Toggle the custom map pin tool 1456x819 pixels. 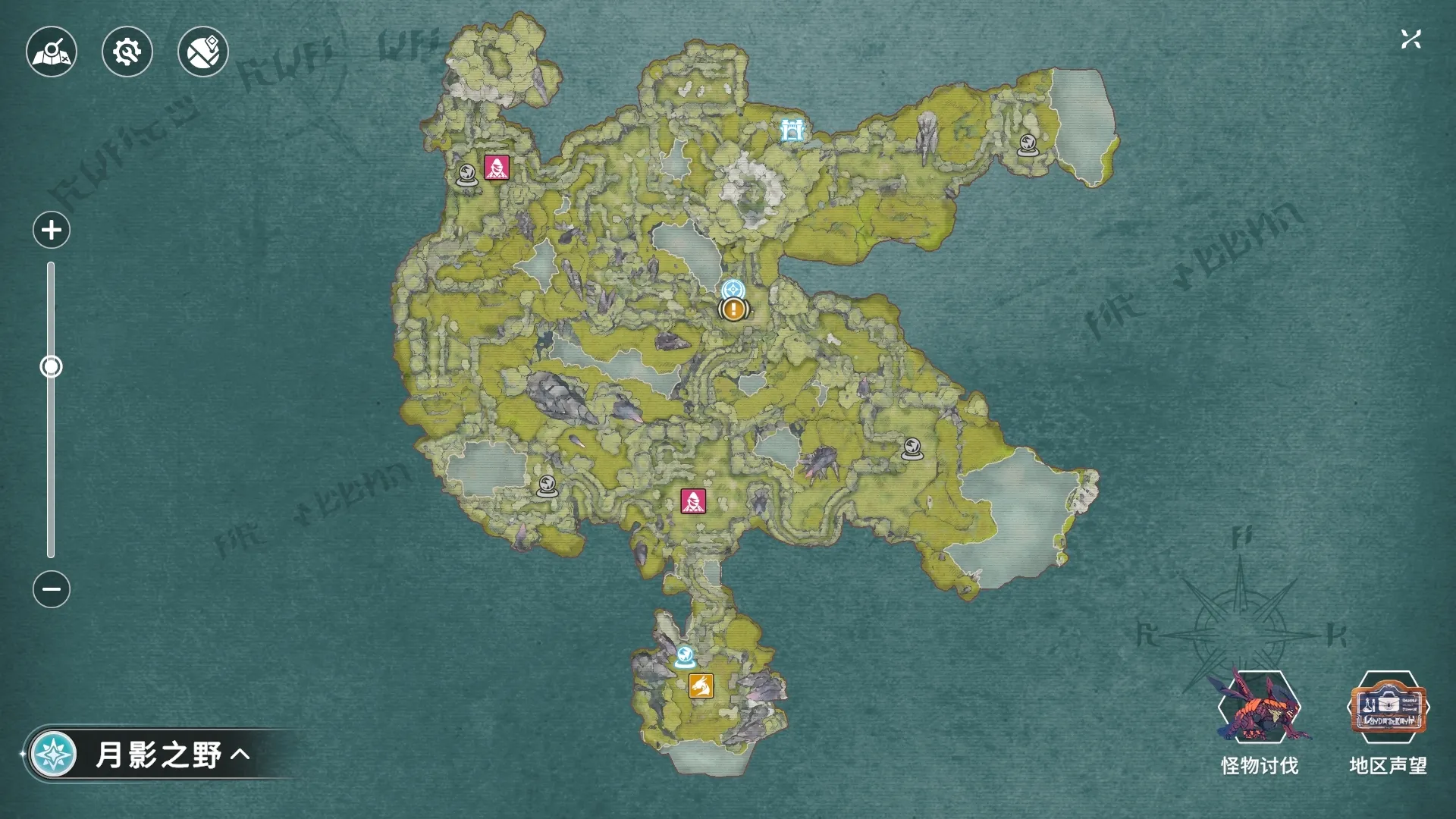[x=203, y=52]
